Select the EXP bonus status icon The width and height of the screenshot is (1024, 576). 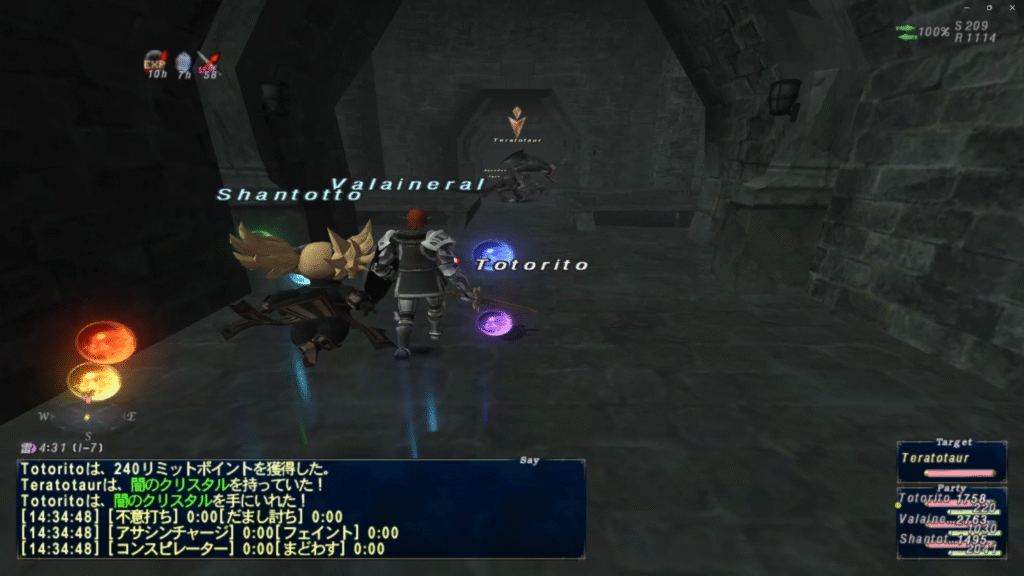pyautogui.click(x=156, y=63)
